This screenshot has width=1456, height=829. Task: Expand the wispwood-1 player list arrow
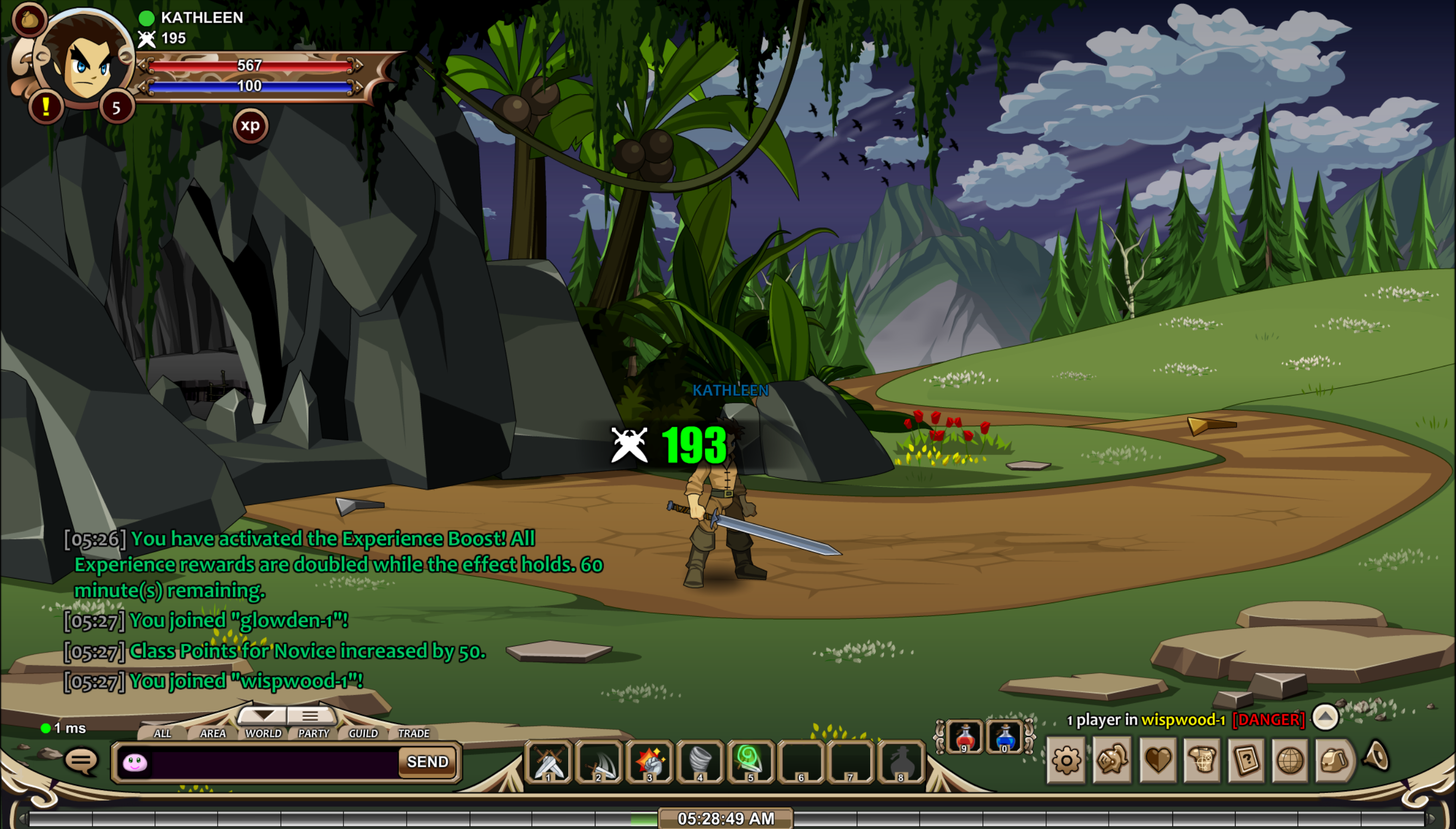point(1325,717)
